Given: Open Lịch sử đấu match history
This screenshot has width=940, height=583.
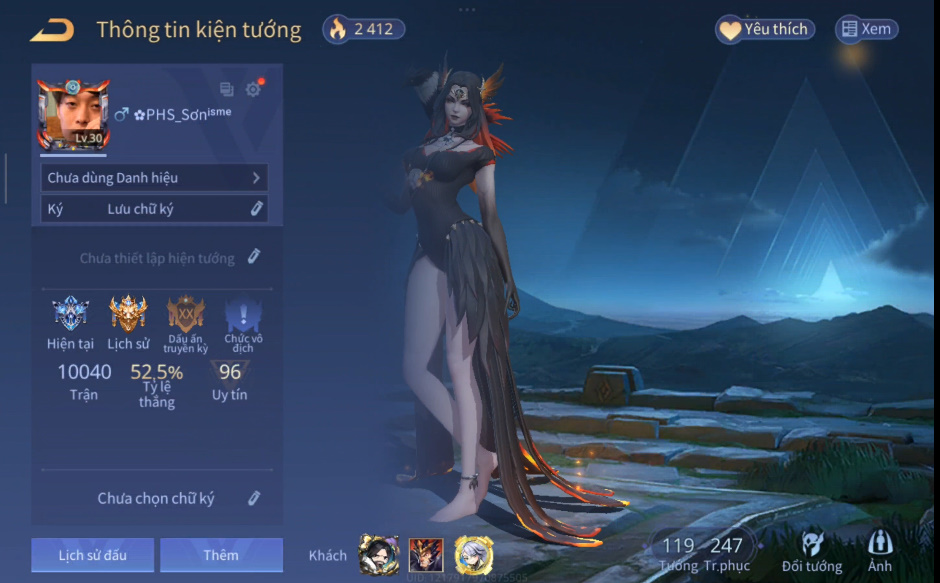Looking at the screenshot, I should coord(92,555).
